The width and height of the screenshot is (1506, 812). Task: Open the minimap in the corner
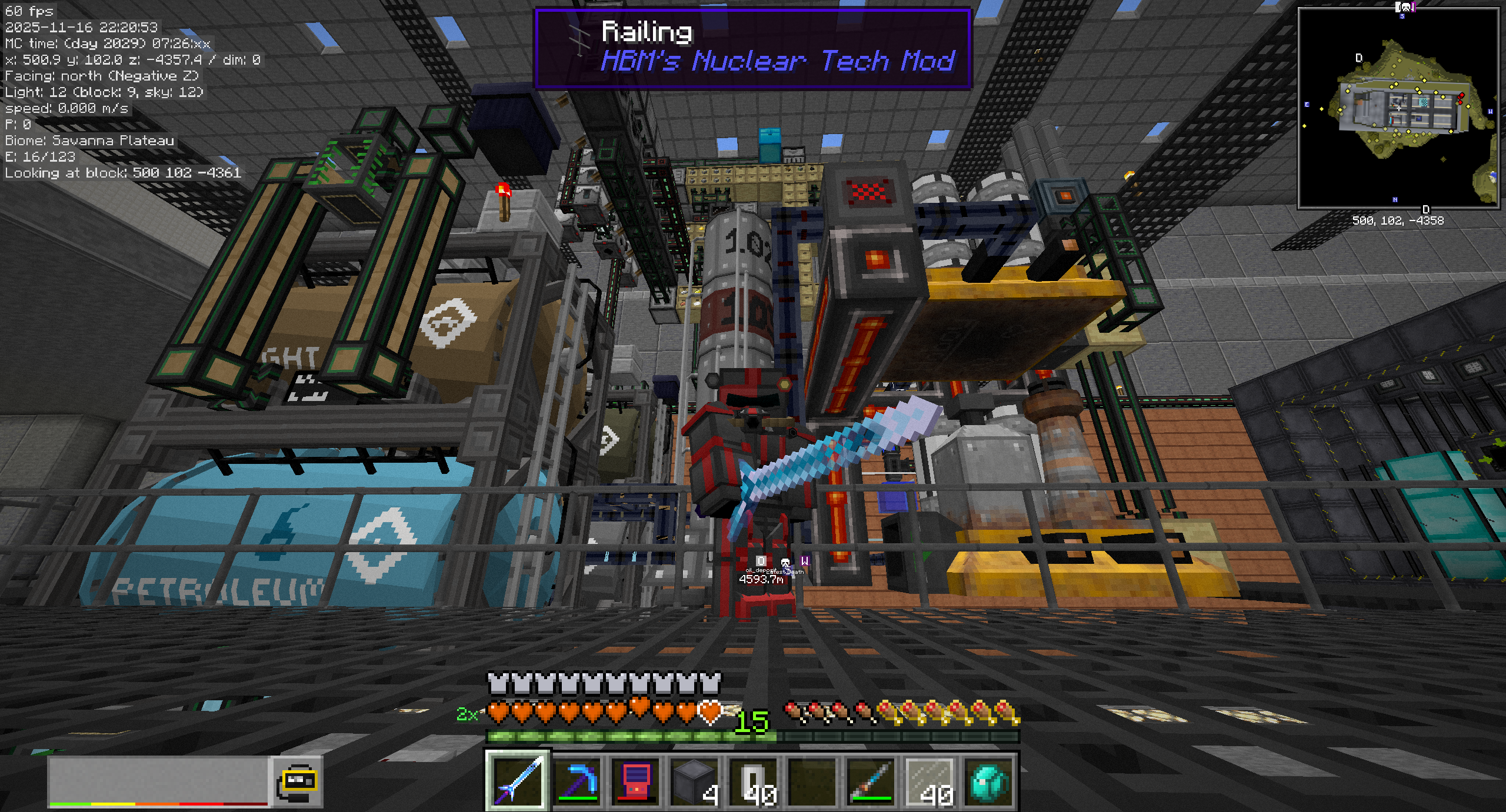1399,108
